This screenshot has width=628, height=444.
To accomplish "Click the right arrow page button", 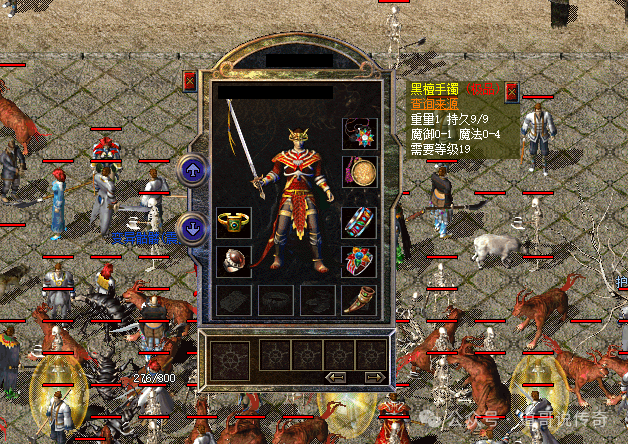I will click(374, 377).
